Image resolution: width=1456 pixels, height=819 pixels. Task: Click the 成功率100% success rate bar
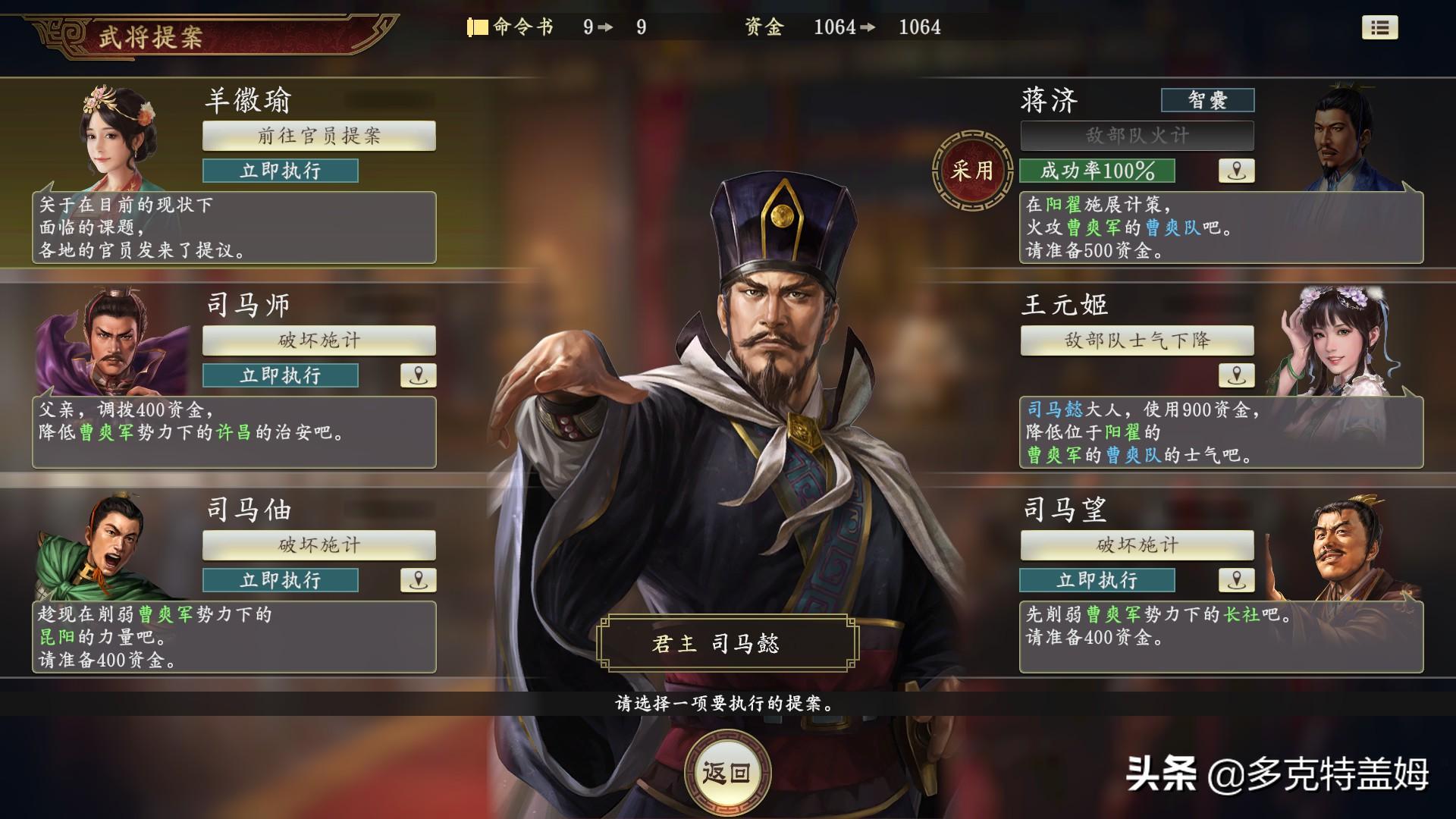coord(1099,170)
